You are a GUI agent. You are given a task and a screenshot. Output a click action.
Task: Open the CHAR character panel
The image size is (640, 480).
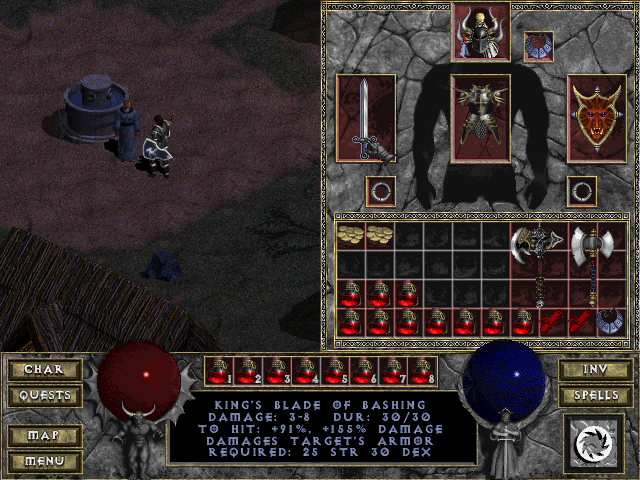point(44,370)
